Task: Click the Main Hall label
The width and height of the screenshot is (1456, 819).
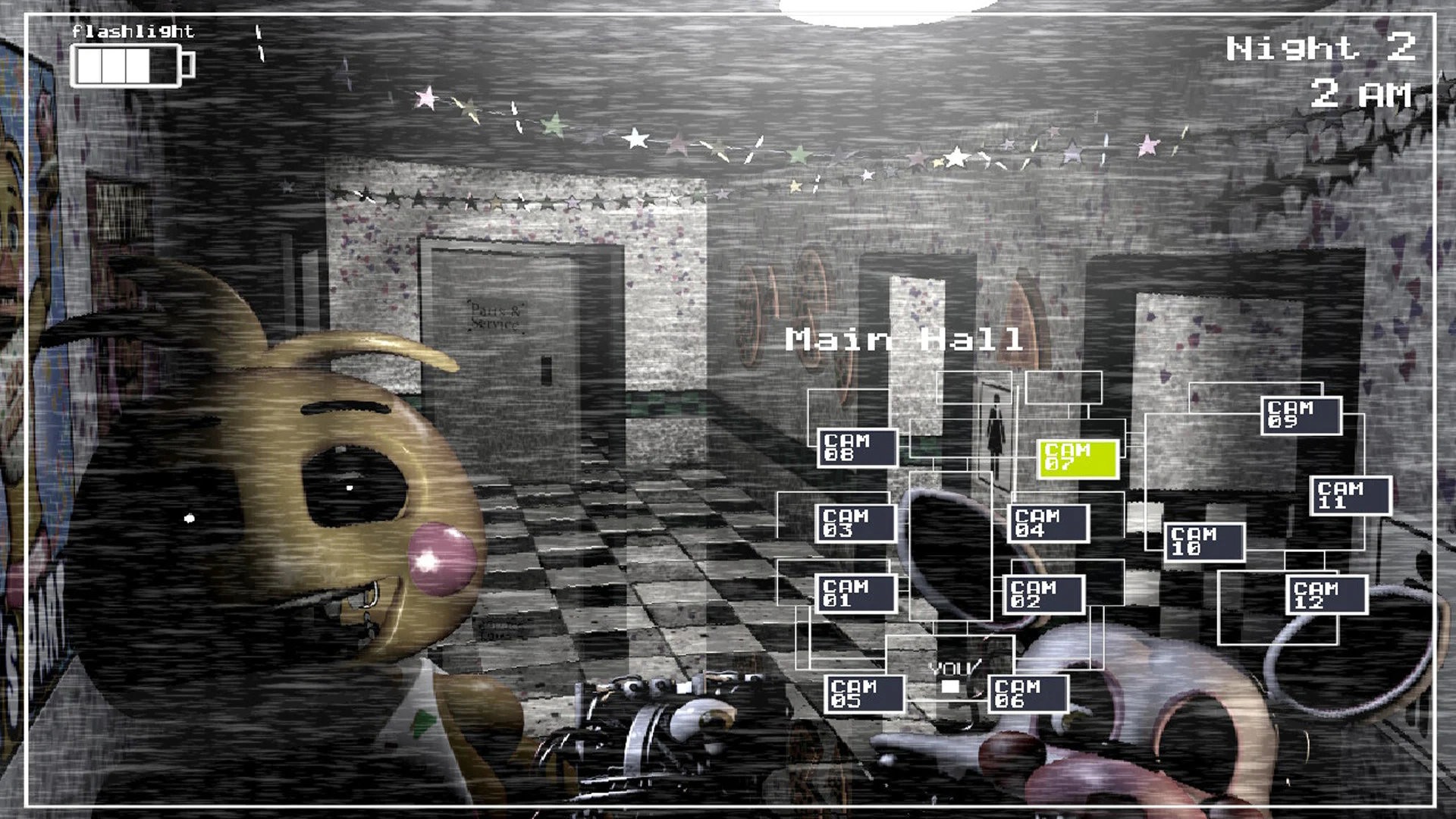Action: tap(905, 339)
